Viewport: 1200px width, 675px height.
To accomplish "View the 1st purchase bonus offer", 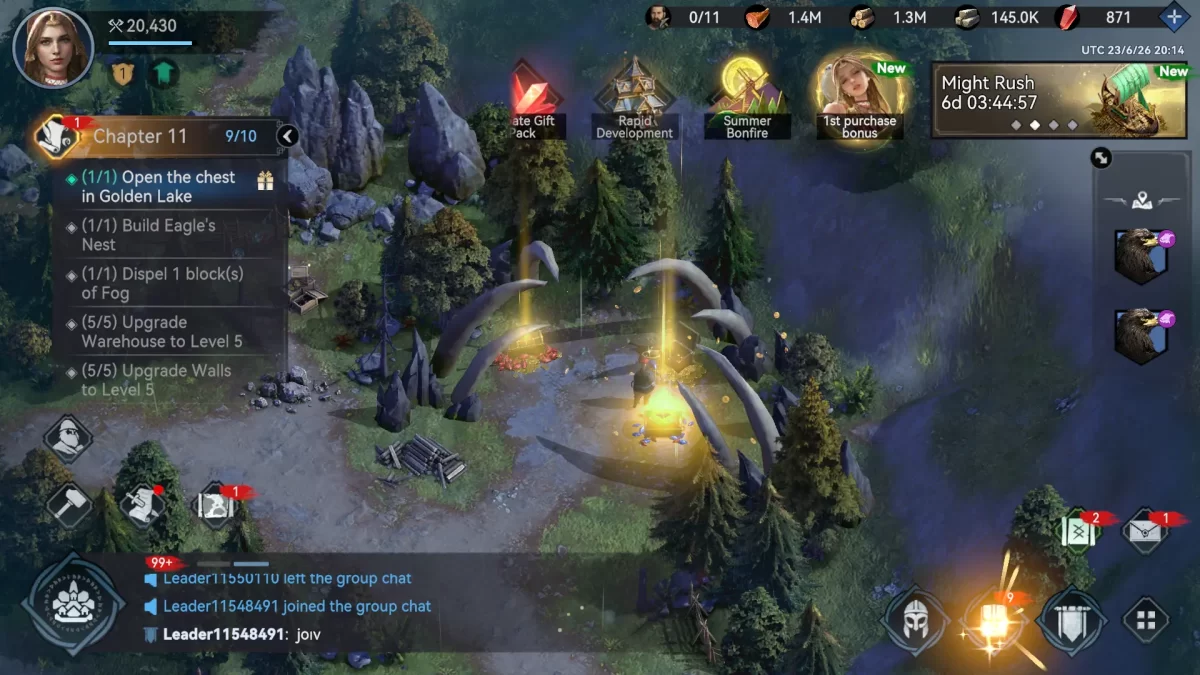I will (860, 98).
